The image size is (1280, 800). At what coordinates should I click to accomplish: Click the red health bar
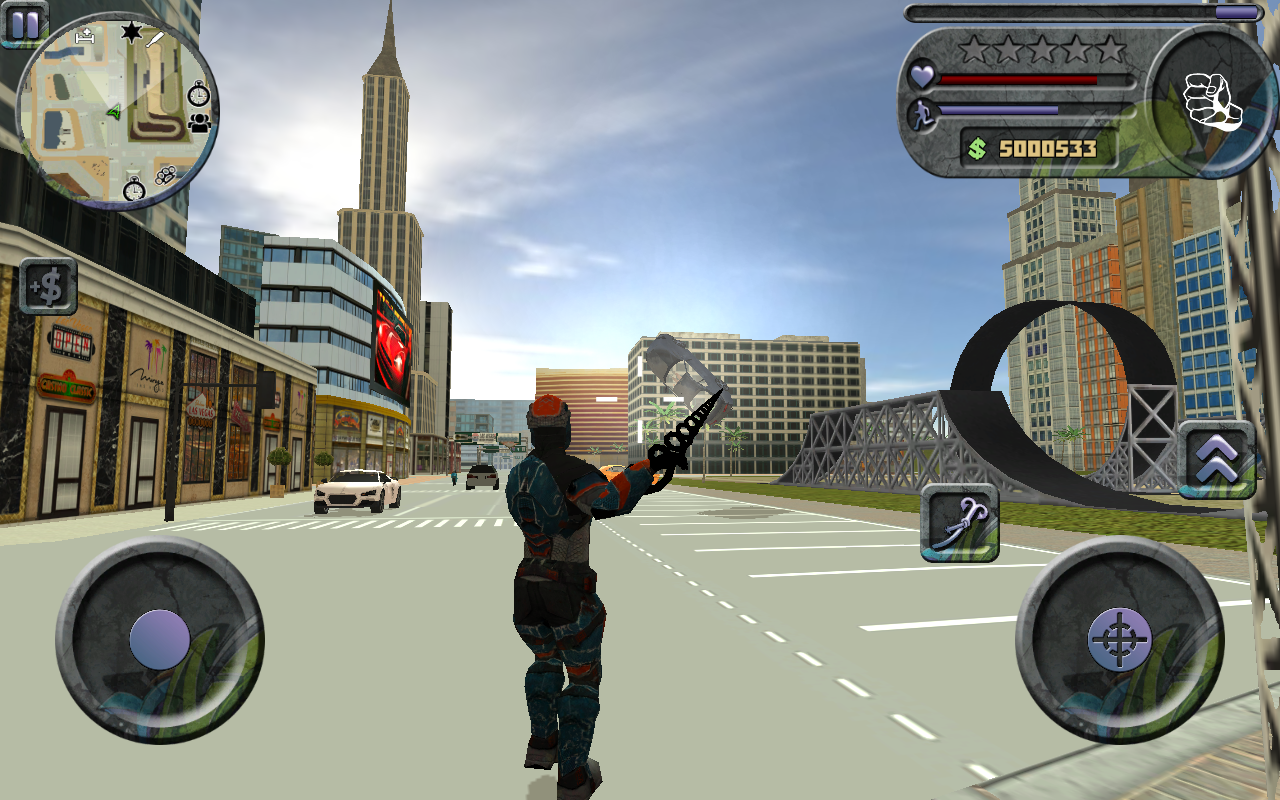click(1020, 79)
